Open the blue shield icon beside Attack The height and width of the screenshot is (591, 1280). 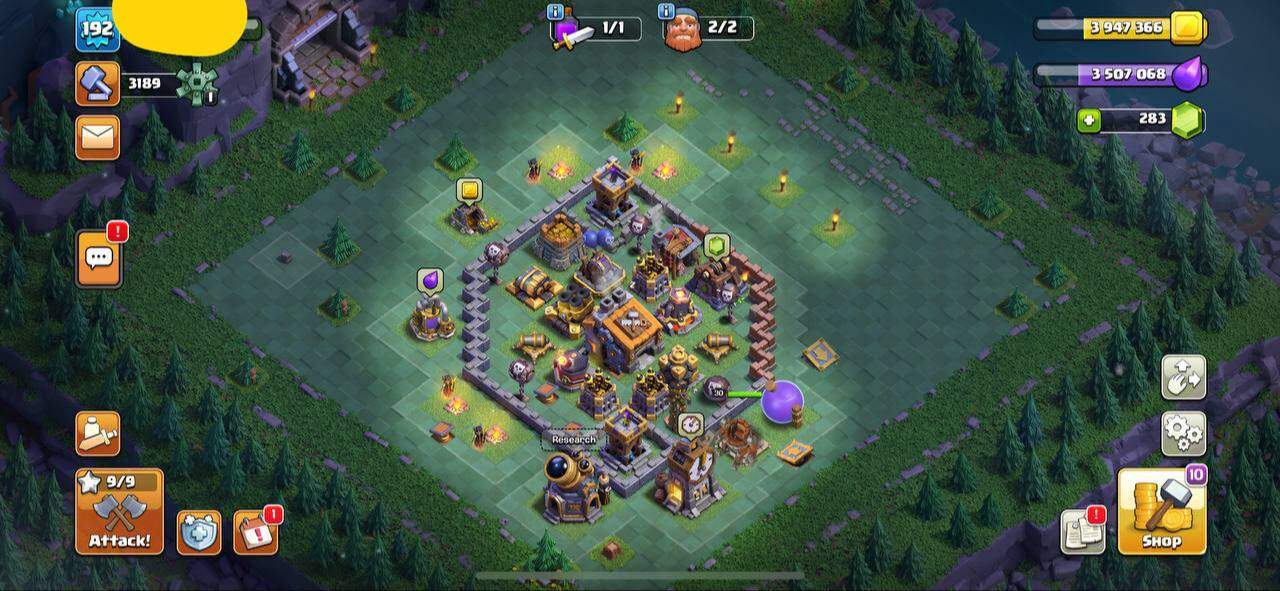point(199,532)
